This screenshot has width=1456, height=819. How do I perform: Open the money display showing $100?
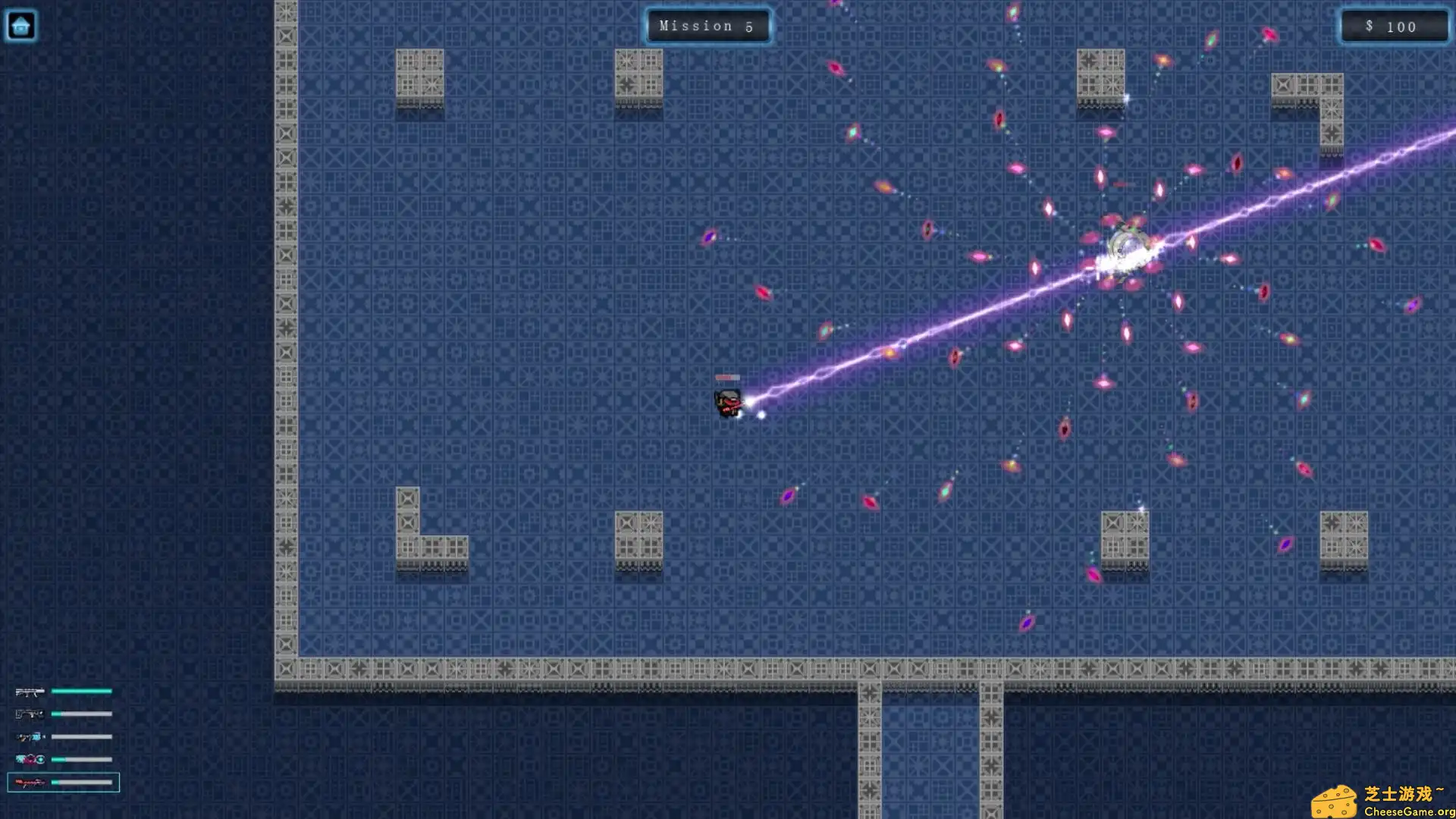click(x=1394, y=26)
